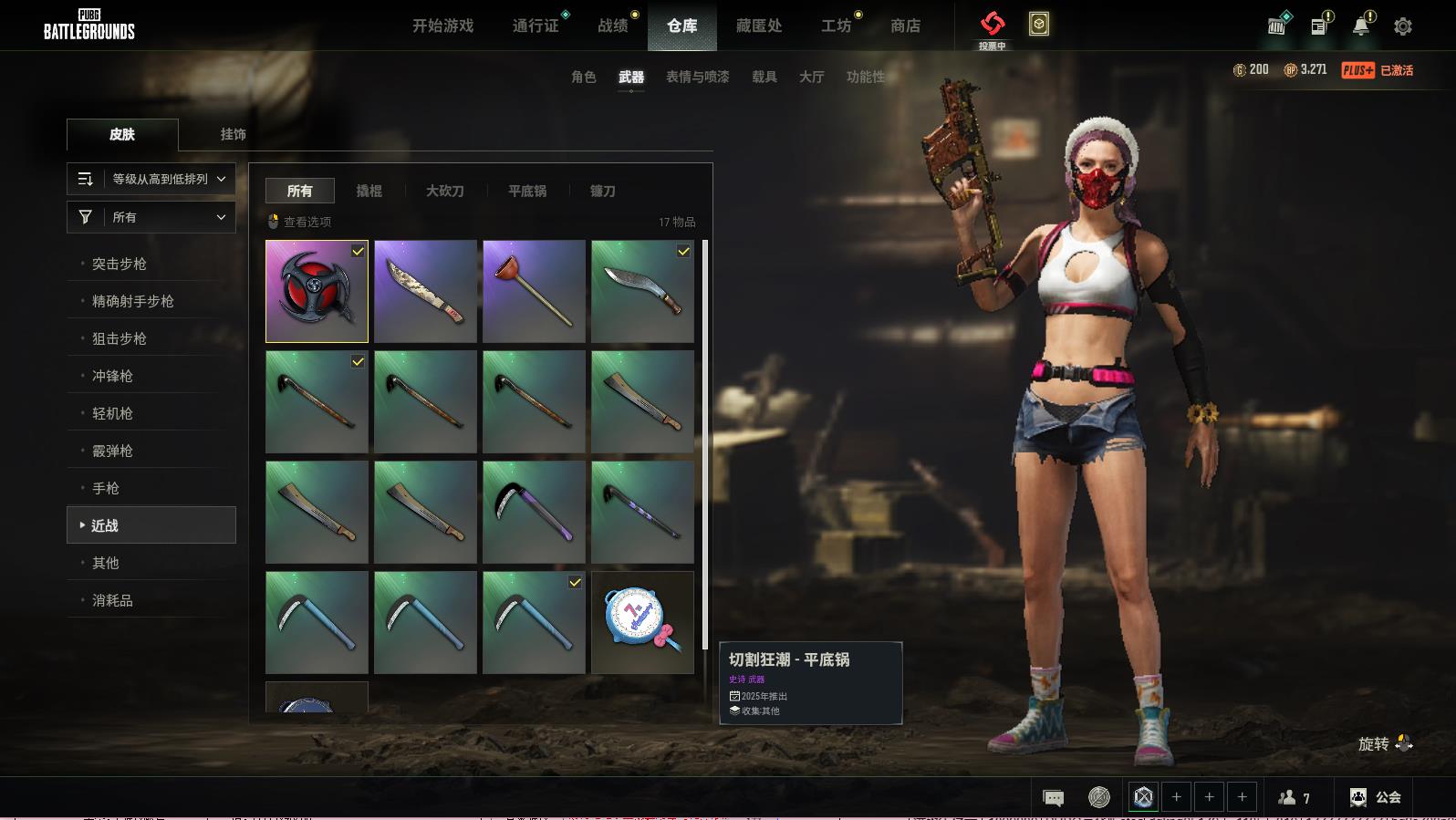Select the pink bow candy pan skin
This screenshot has height=820, width=1456.
coord(642,622)
